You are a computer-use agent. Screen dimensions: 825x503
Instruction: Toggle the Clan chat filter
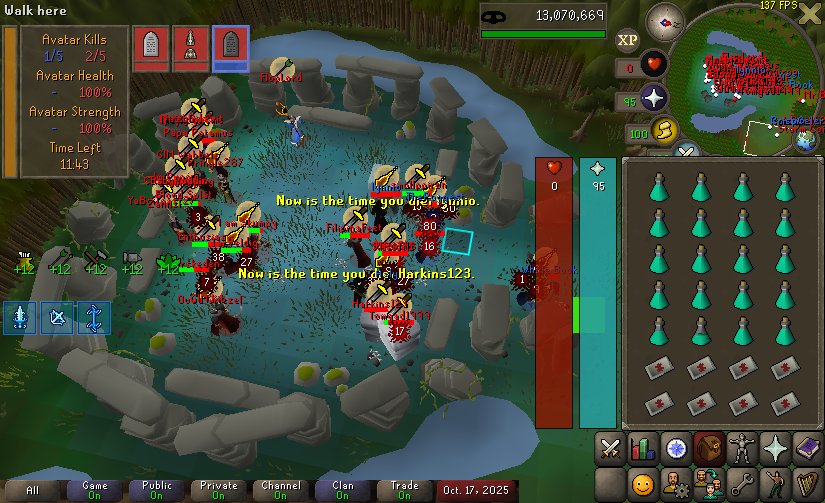pos(342,490)
